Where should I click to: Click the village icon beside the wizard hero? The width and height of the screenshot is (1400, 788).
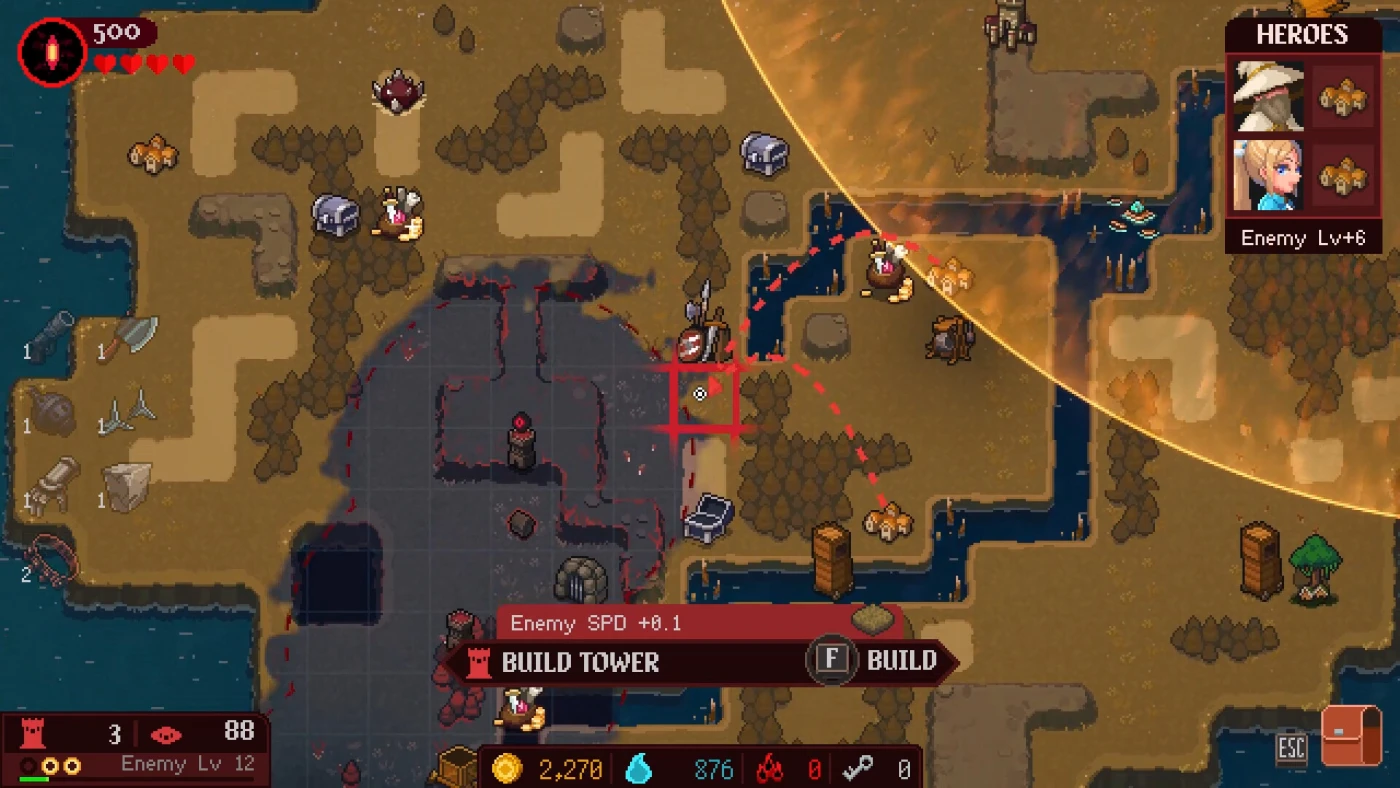[1343, 96]
